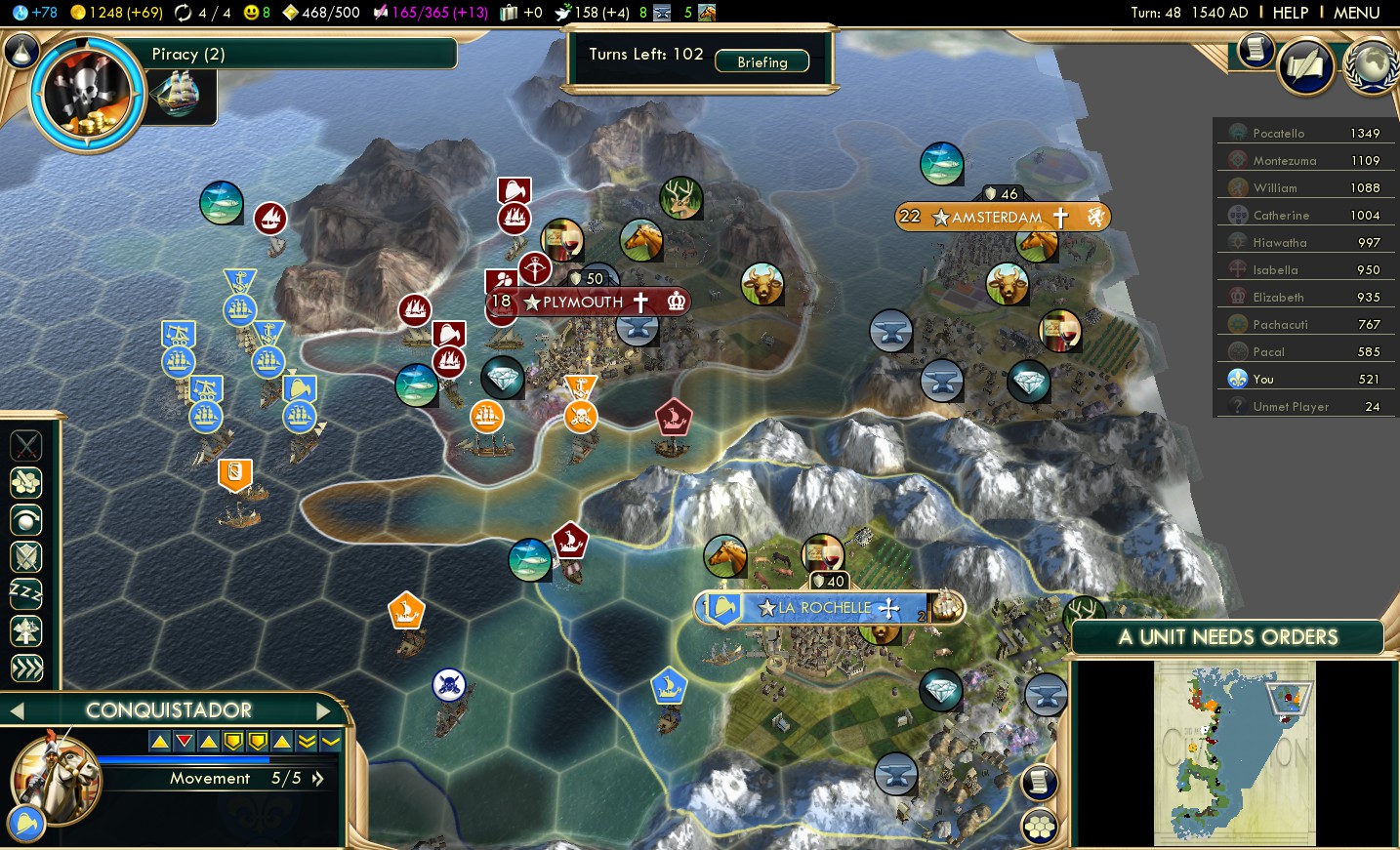Click the Briefing button
Viewport: 1400px width, 850px height.
pos(762,61)
